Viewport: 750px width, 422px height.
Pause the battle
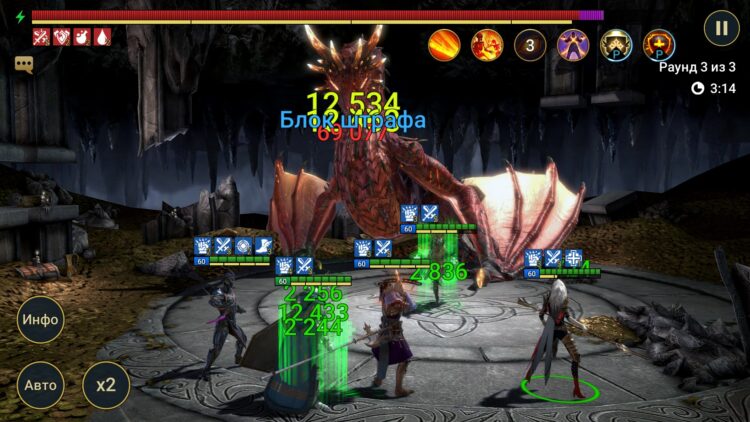point(721,27)
